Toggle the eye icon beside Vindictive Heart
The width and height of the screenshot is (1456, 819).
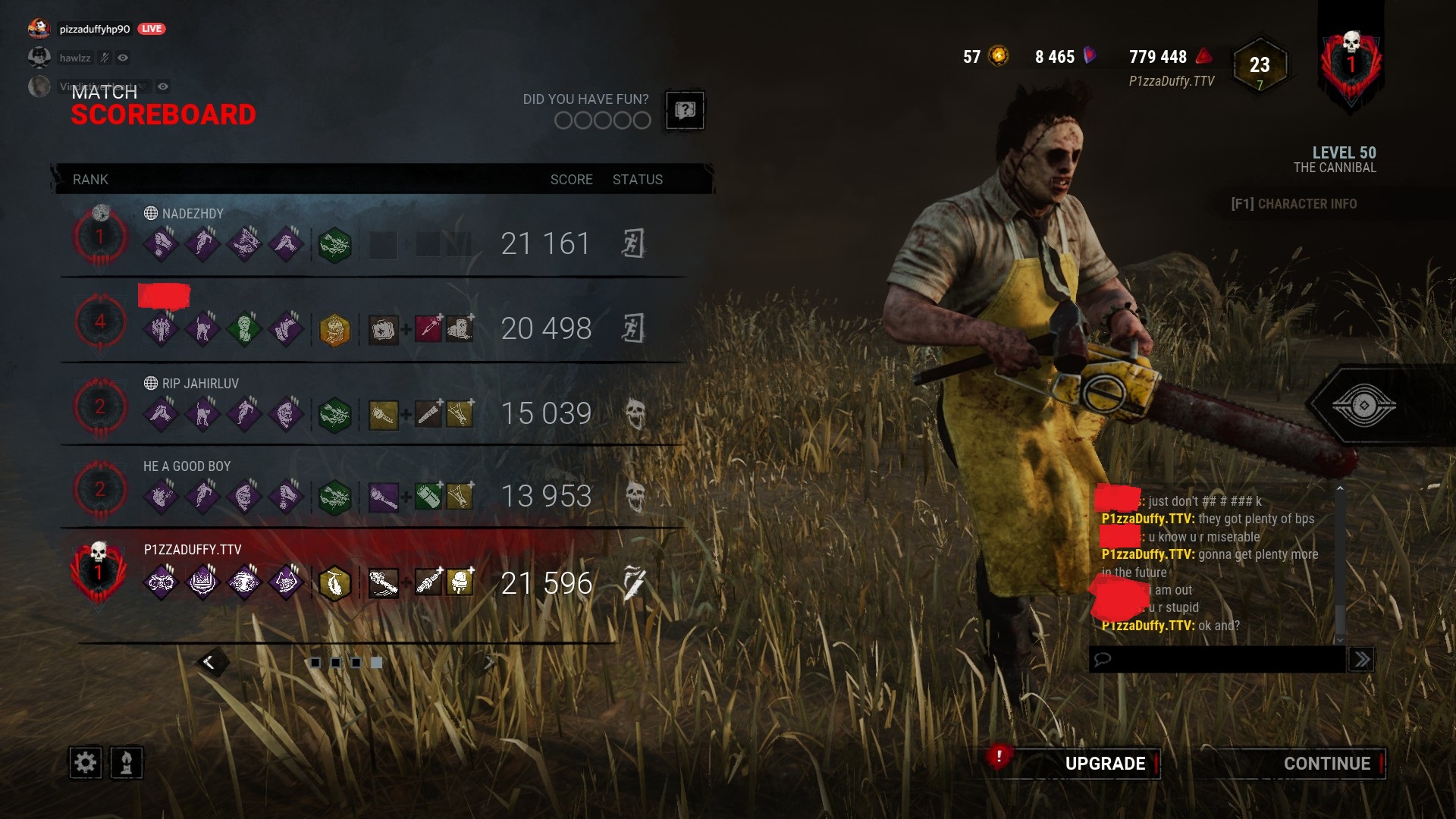(x=162, y=86)
